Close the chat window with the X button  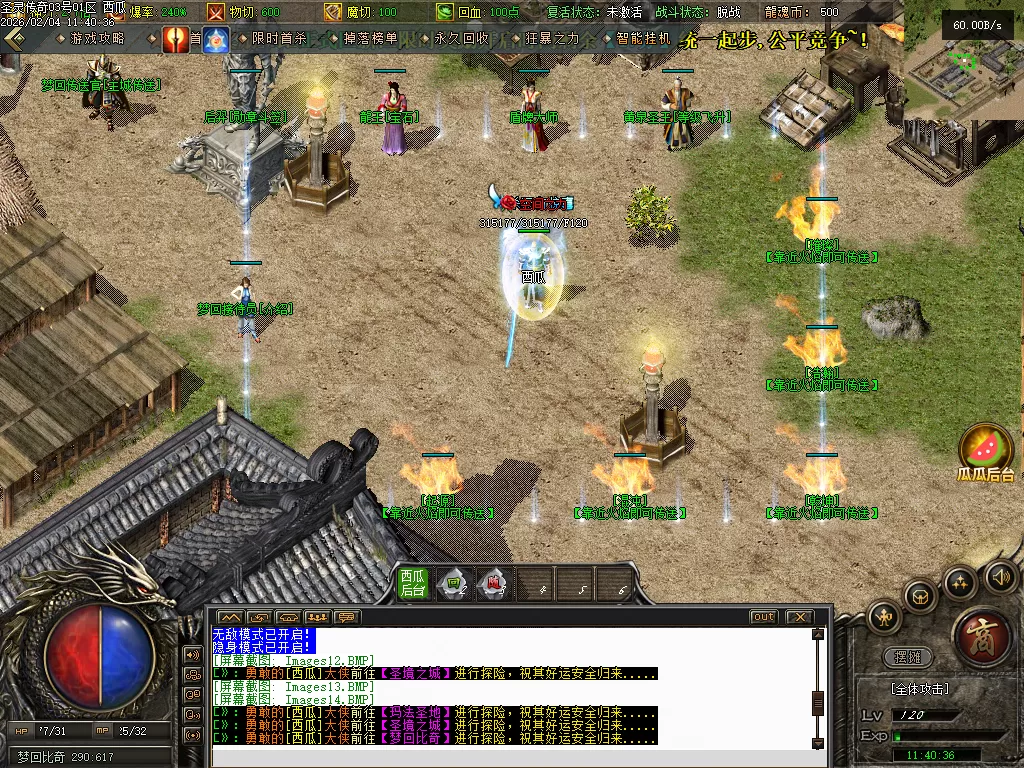pos(798,617)
